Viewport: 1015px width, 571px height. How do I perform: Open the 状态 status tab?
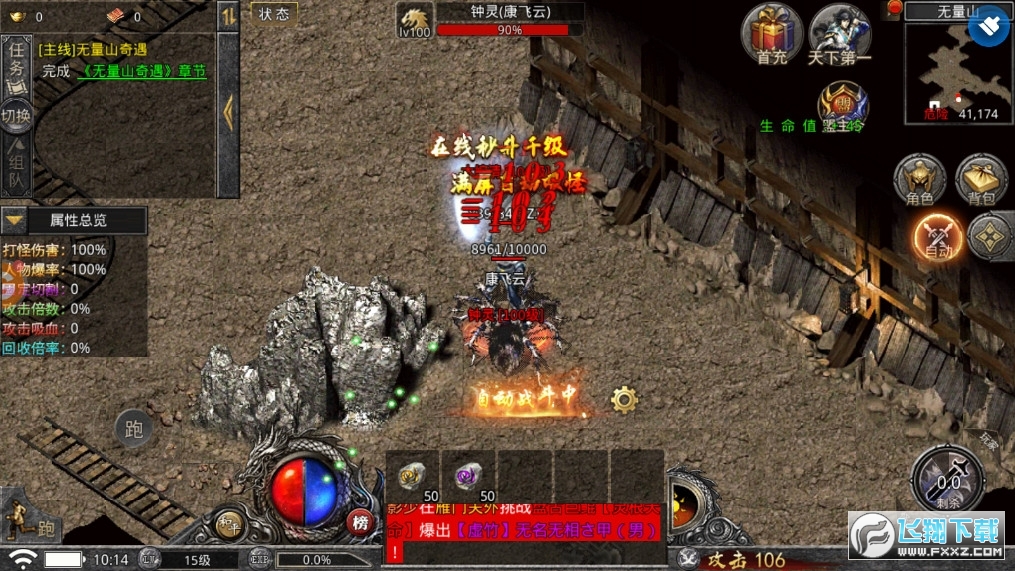coord(273,13)
